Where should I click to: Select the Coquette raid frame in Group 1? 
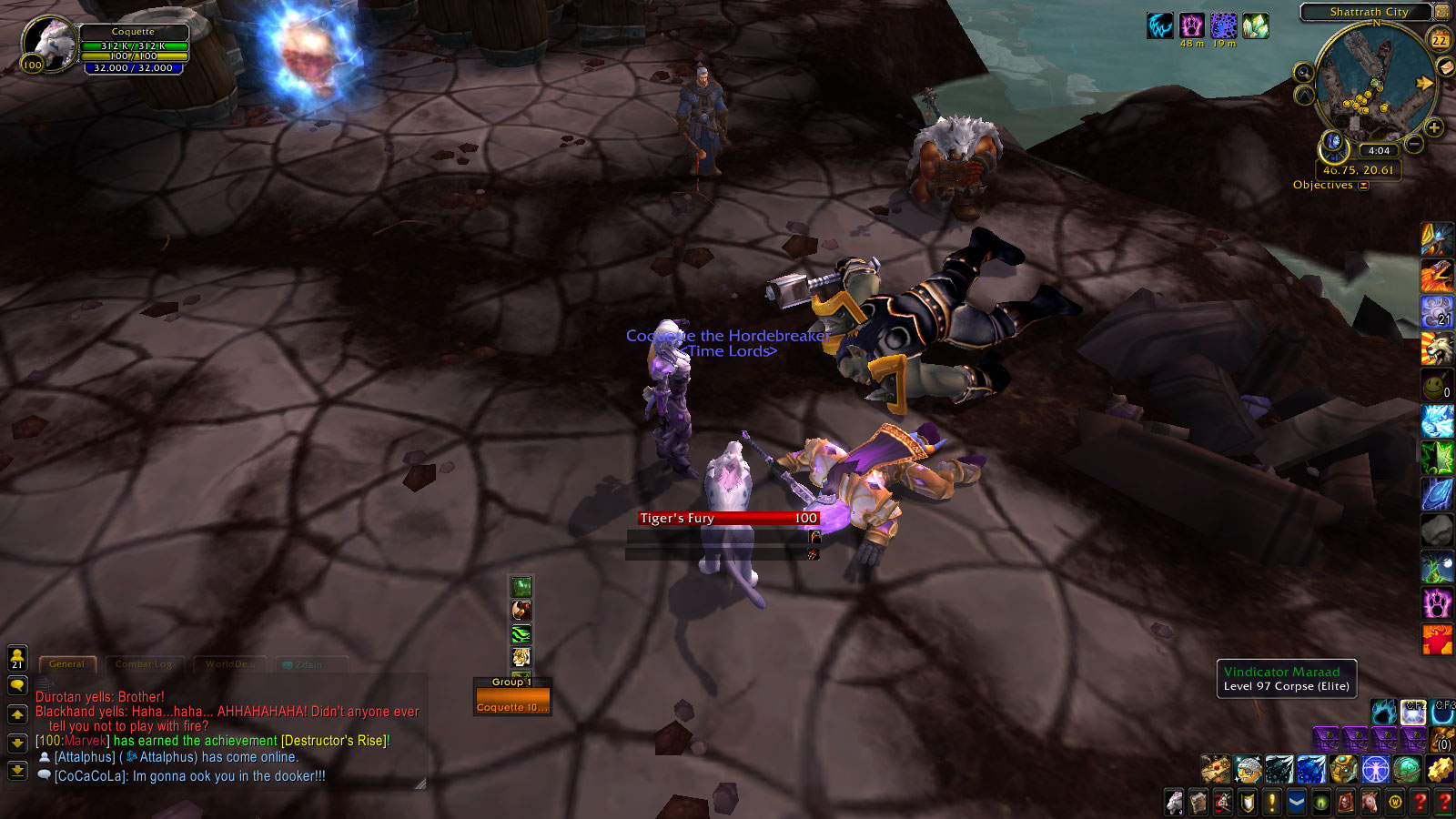point(511,707)
